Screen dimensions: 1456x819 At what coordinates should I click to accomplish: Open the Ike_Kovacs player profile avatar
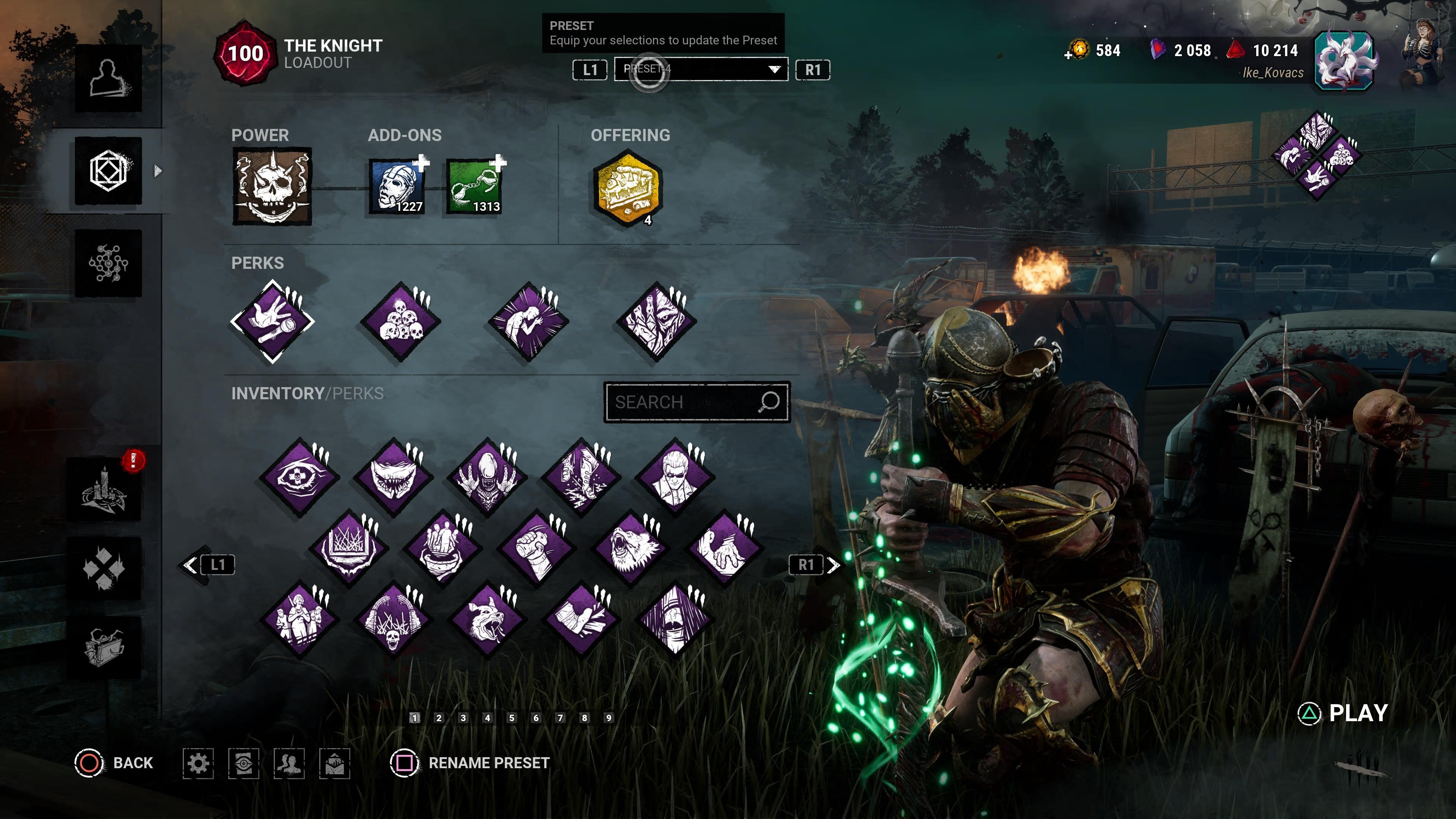[1344, 61]
